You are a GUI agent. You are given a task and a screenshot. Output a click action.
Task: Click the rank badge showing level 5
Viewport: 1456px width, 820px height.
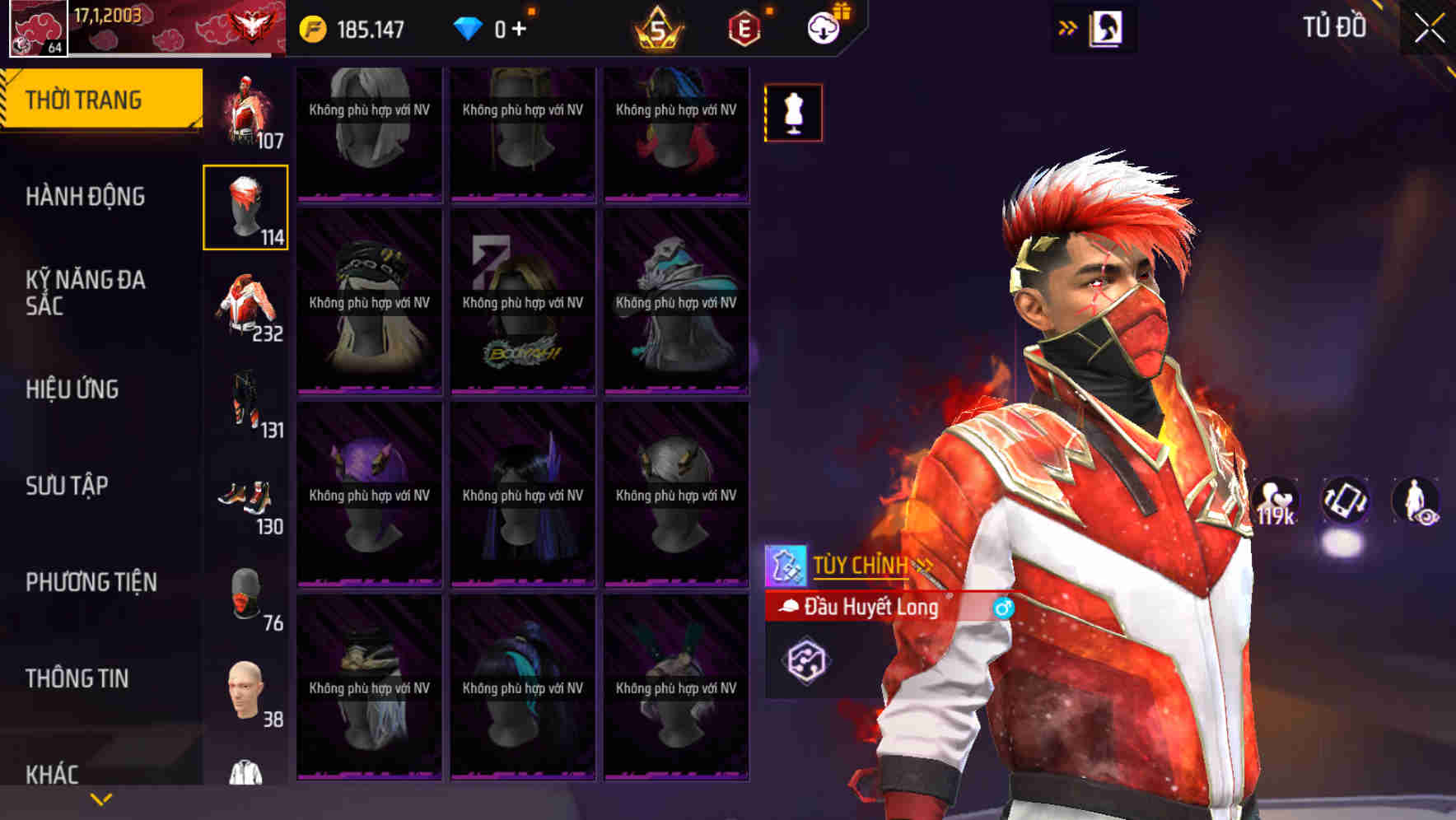point(659,26)
